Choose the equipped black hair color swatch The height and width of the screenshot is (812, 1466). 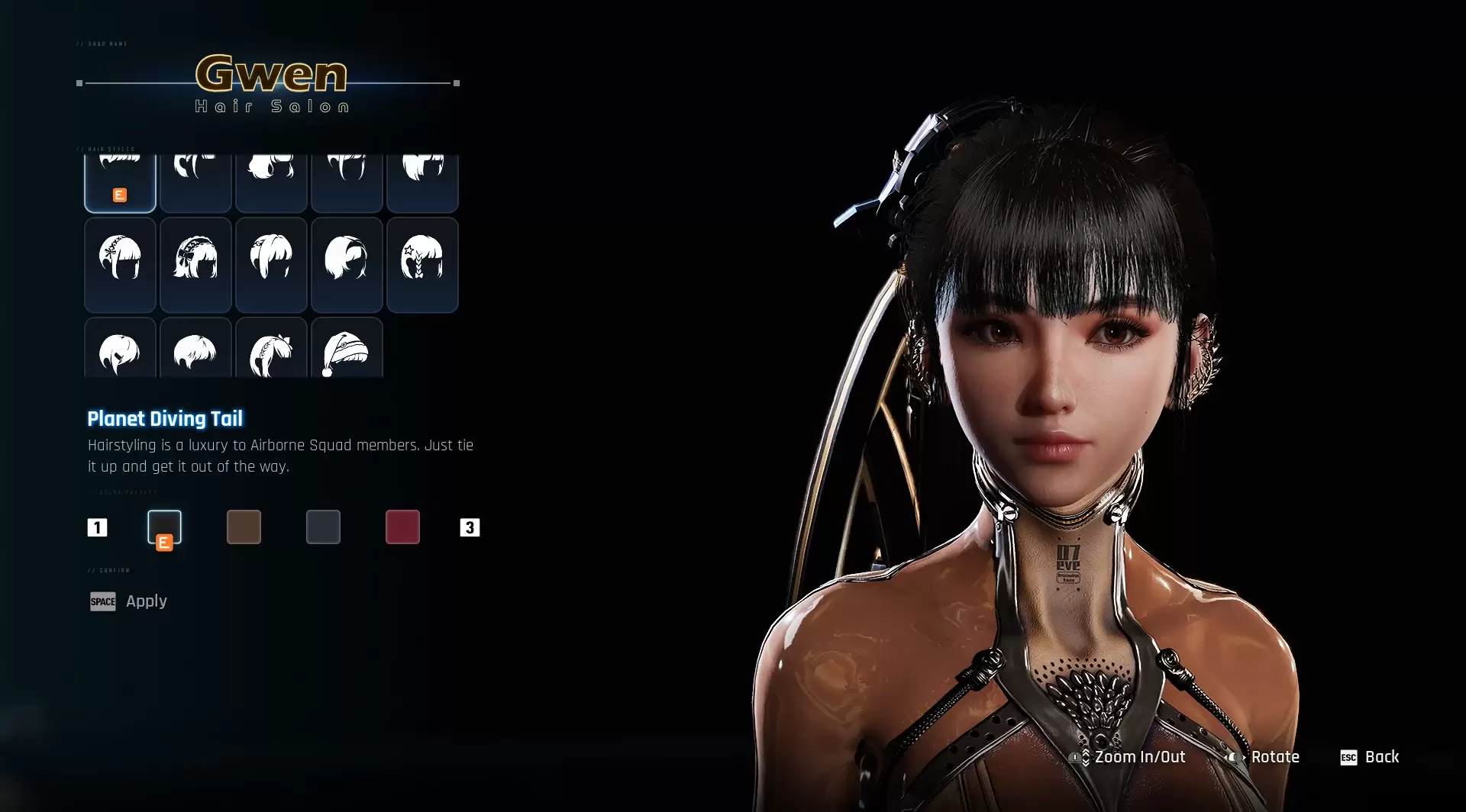(x=164, y=527)
